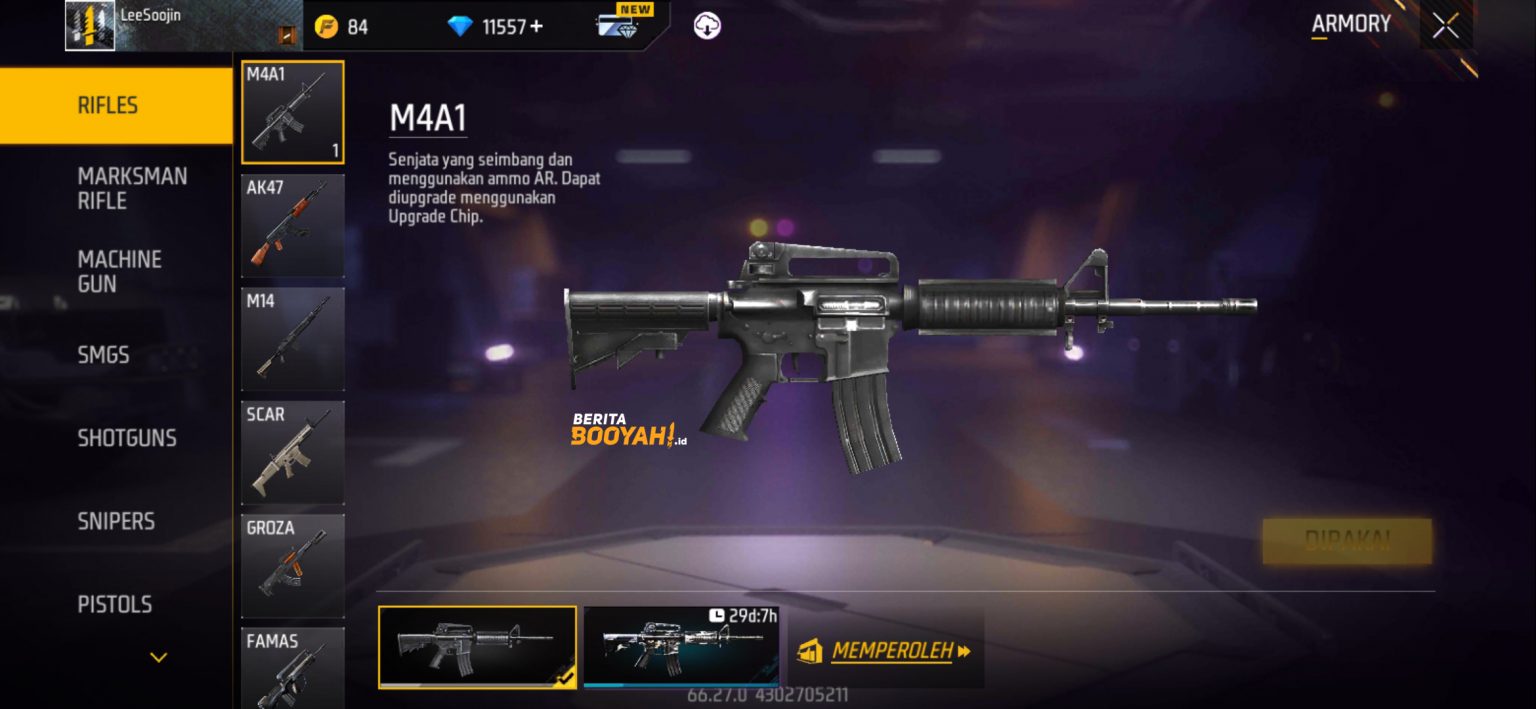
Task: Select the GROZA weapon tile
Action: (x=293, y=565)
